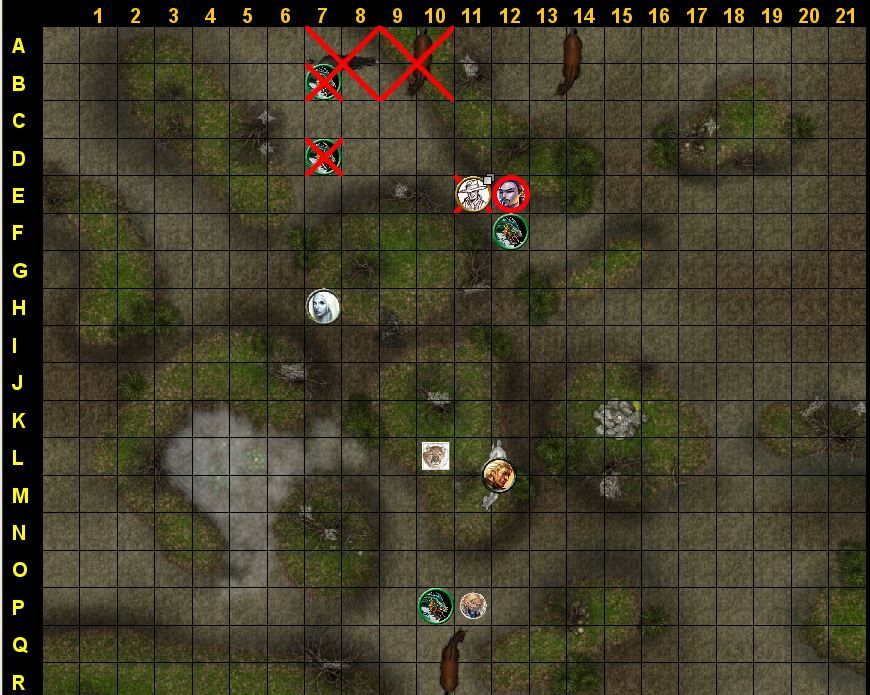
Task: Select the crossed-out green token in row B
Action: (322, 81)
